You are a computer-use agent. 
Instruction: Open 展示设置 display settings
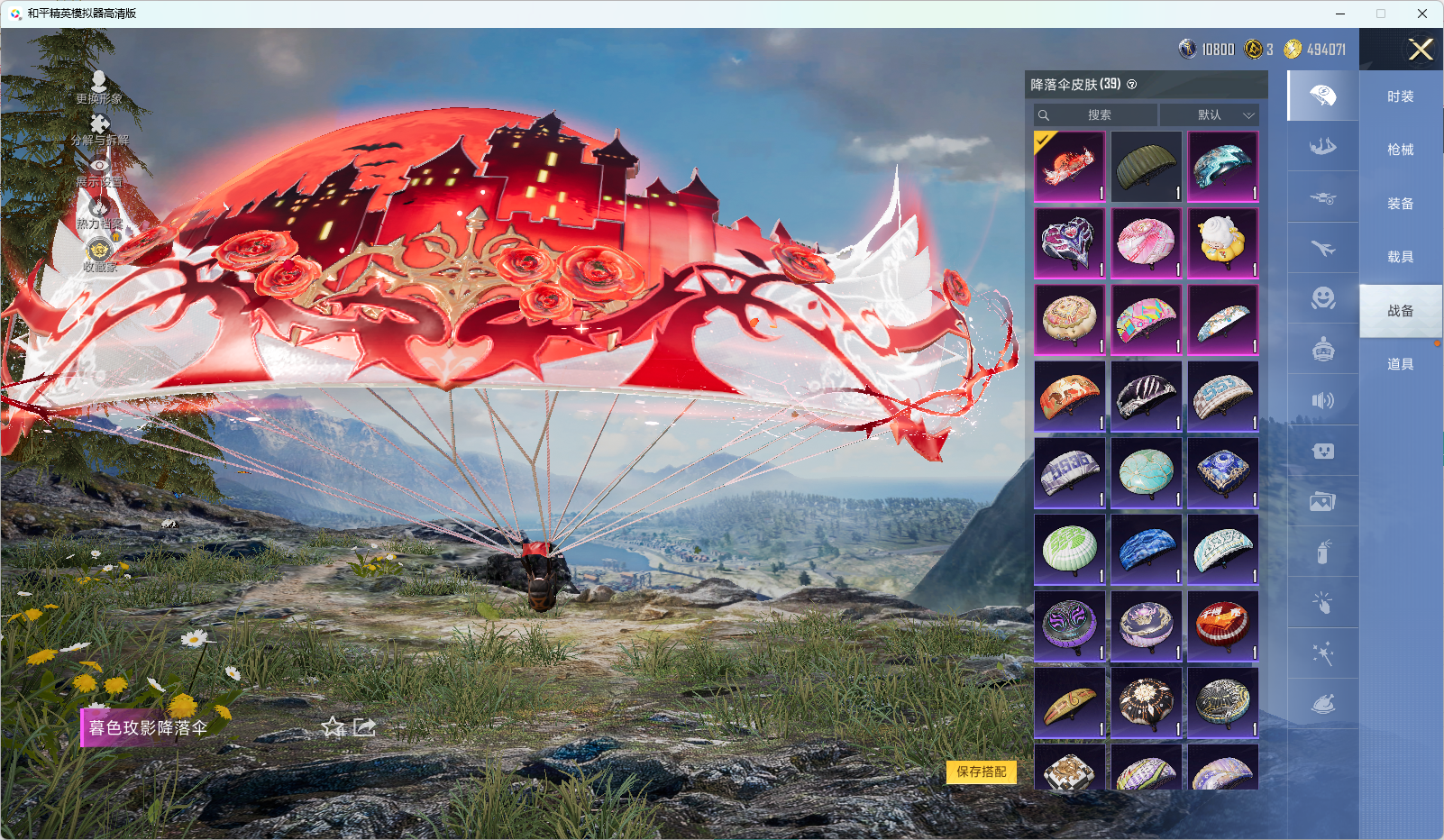[99, 171]
